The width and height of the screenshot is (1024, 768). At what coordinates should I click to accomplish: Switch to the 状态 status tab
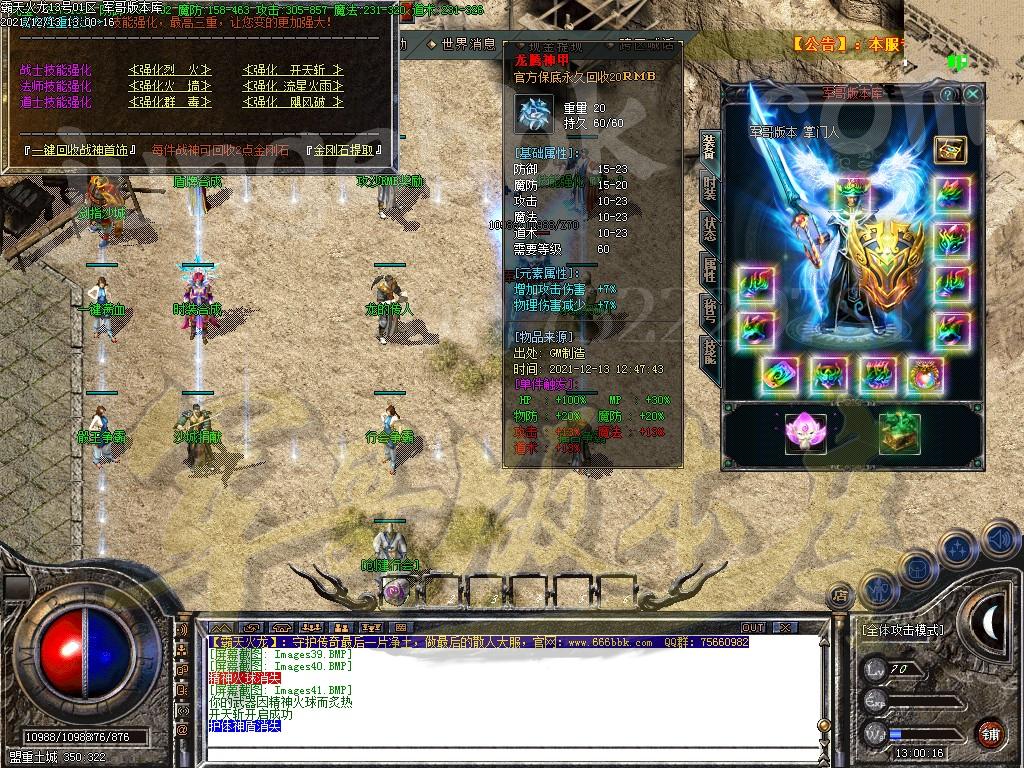[x=709, y=227]
